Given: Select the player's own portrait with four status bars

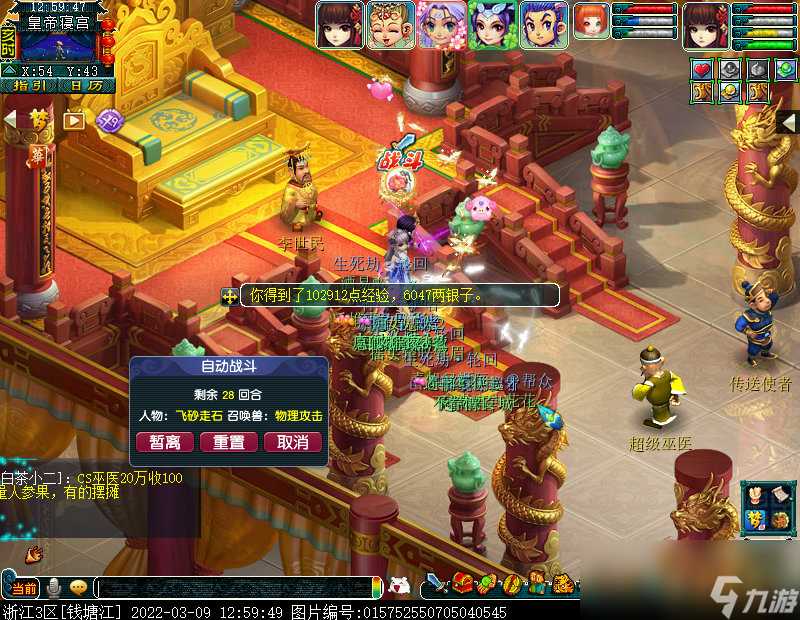Looking at the screenshot, I should tap(706, 25).
